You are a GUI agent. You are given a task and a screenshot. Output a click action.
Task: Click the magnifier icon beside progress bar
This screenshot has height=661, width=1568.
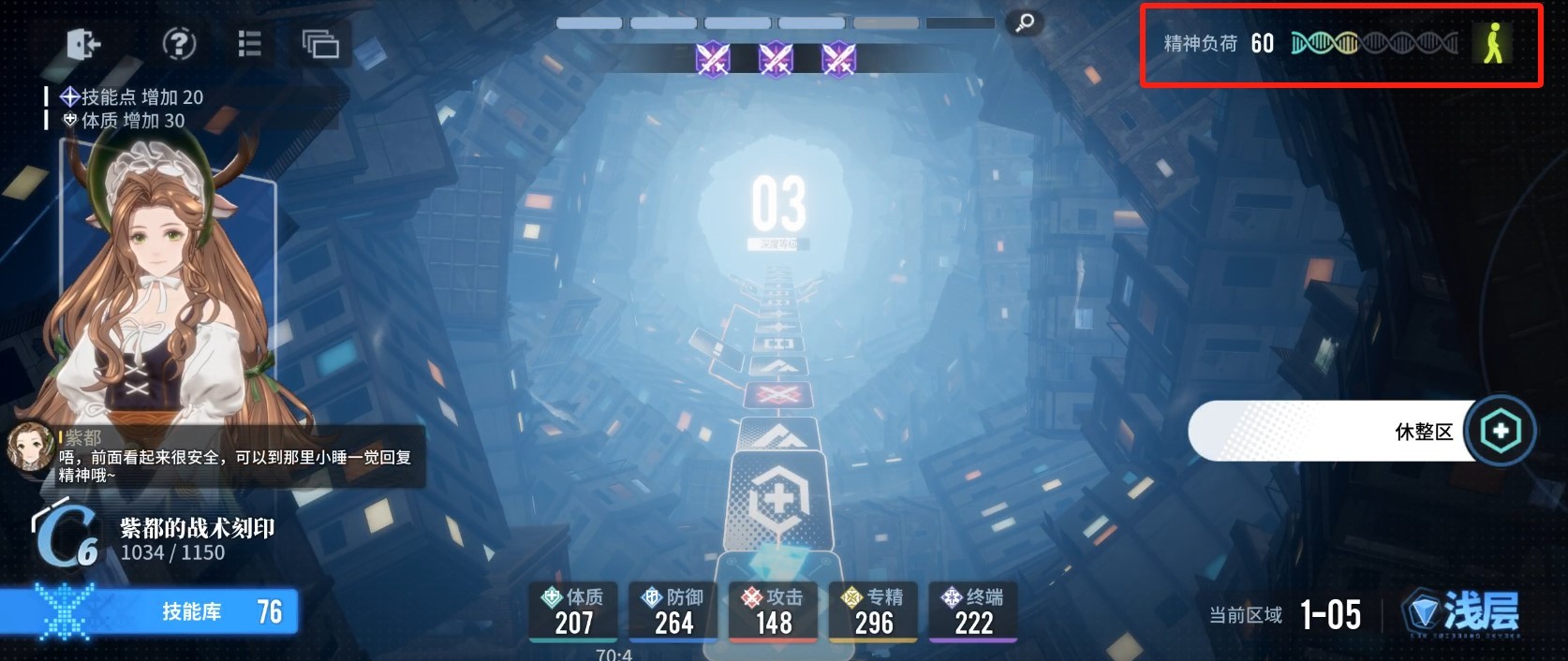pos(1024,23)
